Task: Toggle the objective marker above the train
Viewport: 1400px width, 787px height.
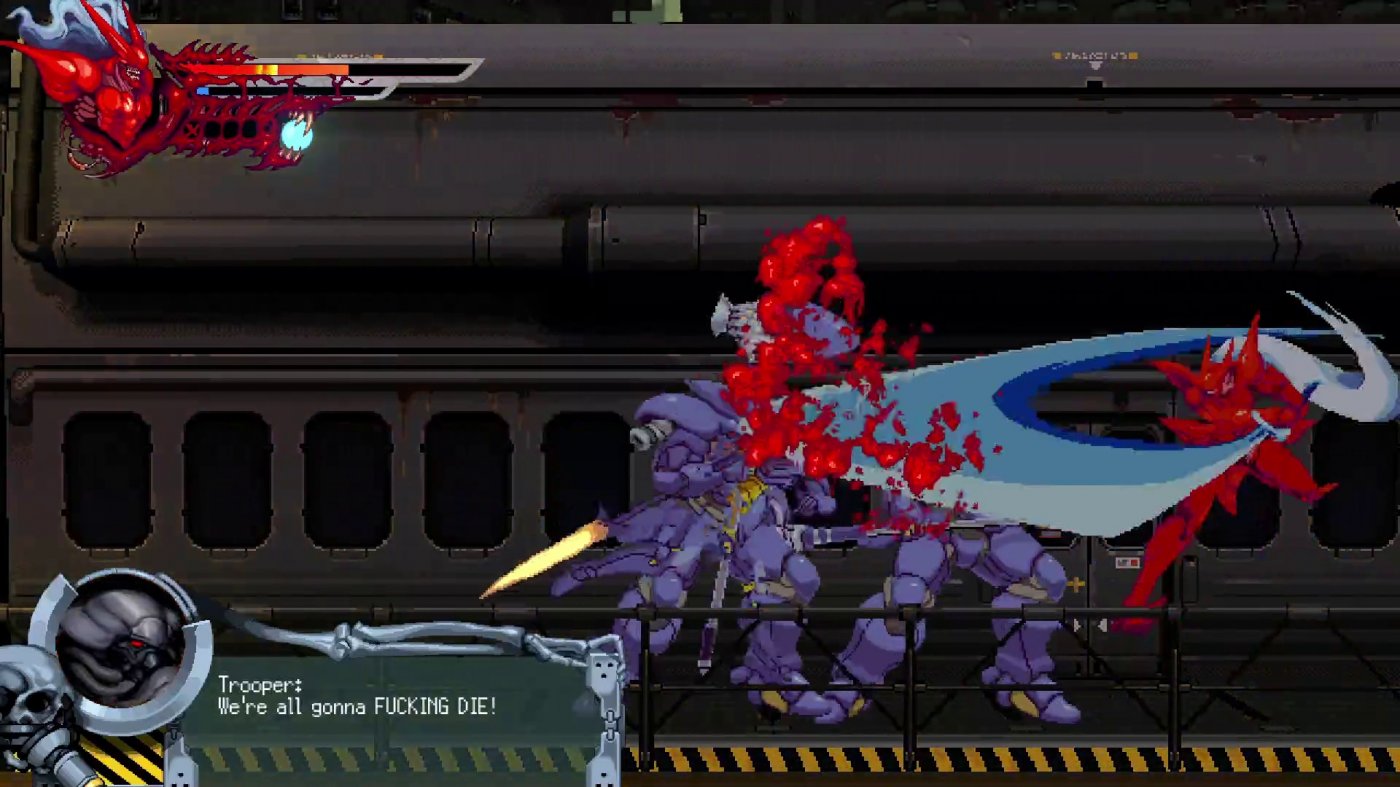Action: coord(1095,56)
